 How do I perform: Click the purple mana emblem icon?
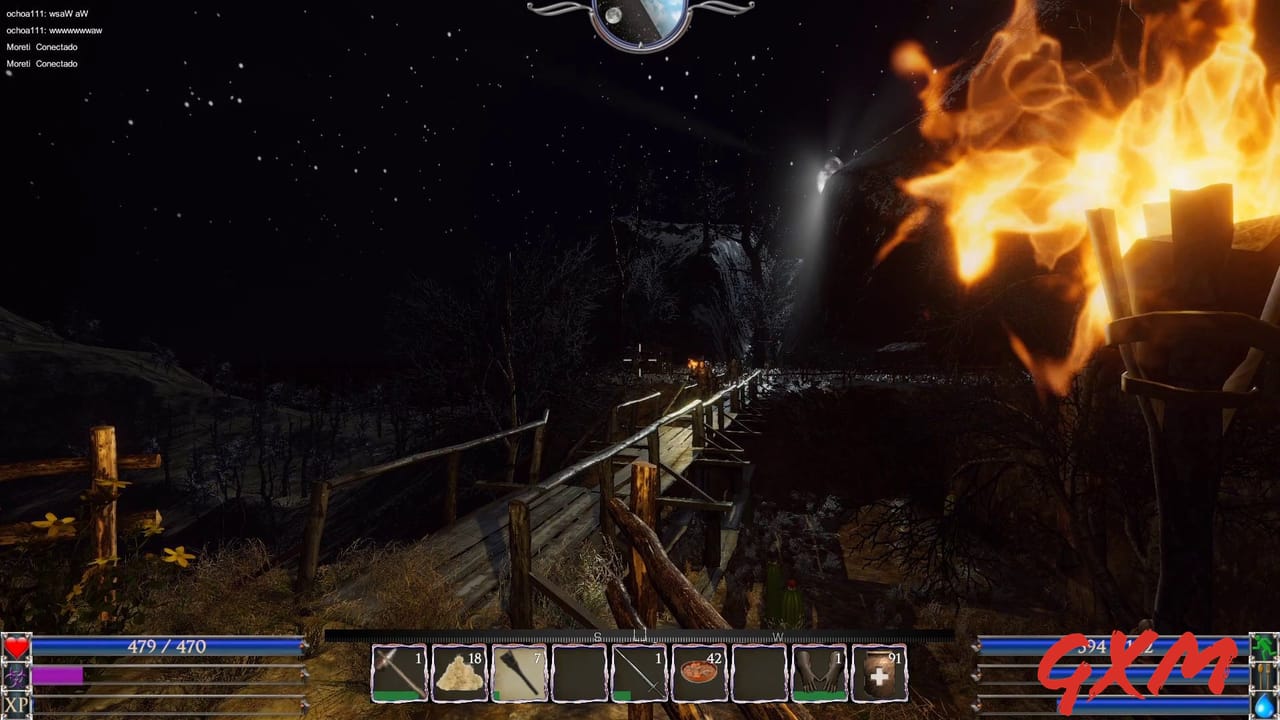point(14,677)
